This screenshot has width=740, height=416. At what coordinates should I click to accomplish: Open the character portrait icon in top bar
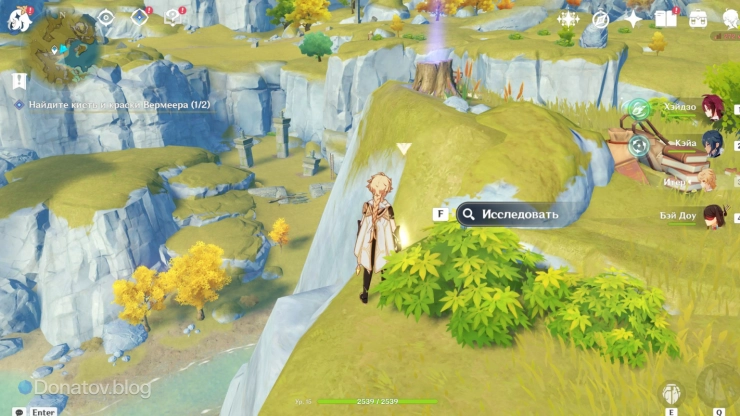tap(728, 19)
